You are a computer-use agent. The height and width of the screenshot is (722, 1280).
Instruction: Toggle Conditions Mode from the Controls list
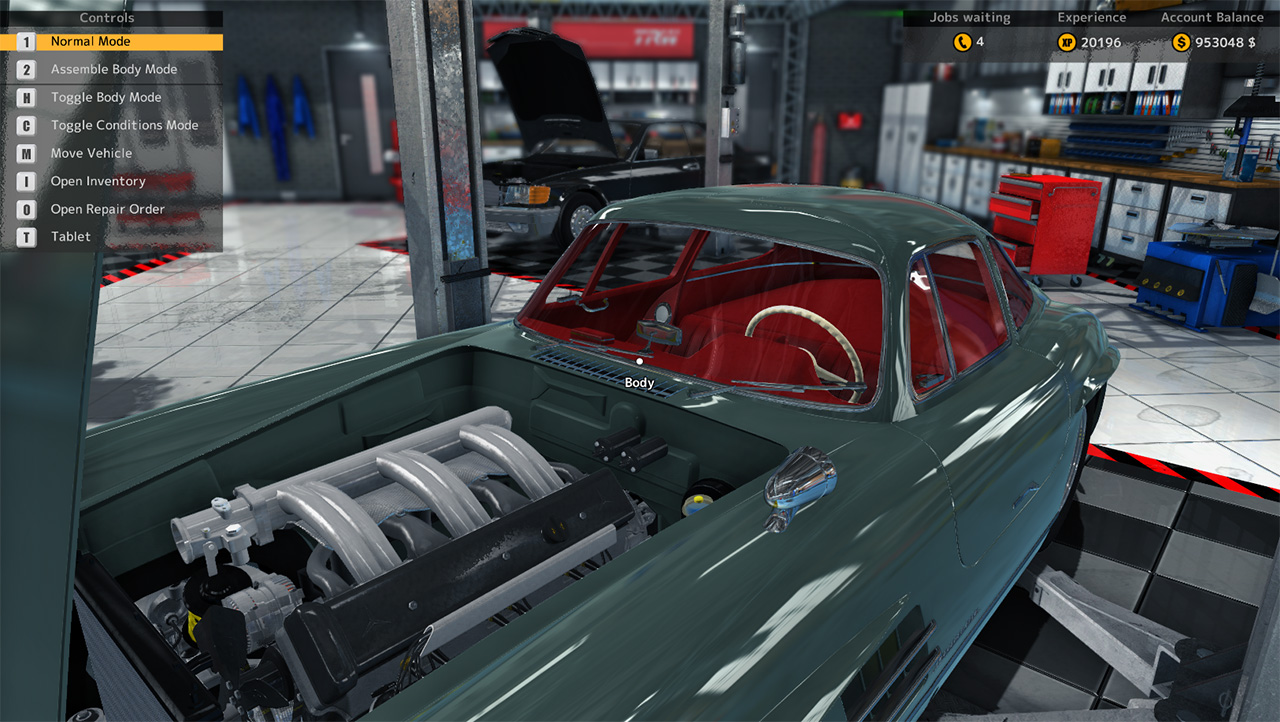[x=125, y=125]
